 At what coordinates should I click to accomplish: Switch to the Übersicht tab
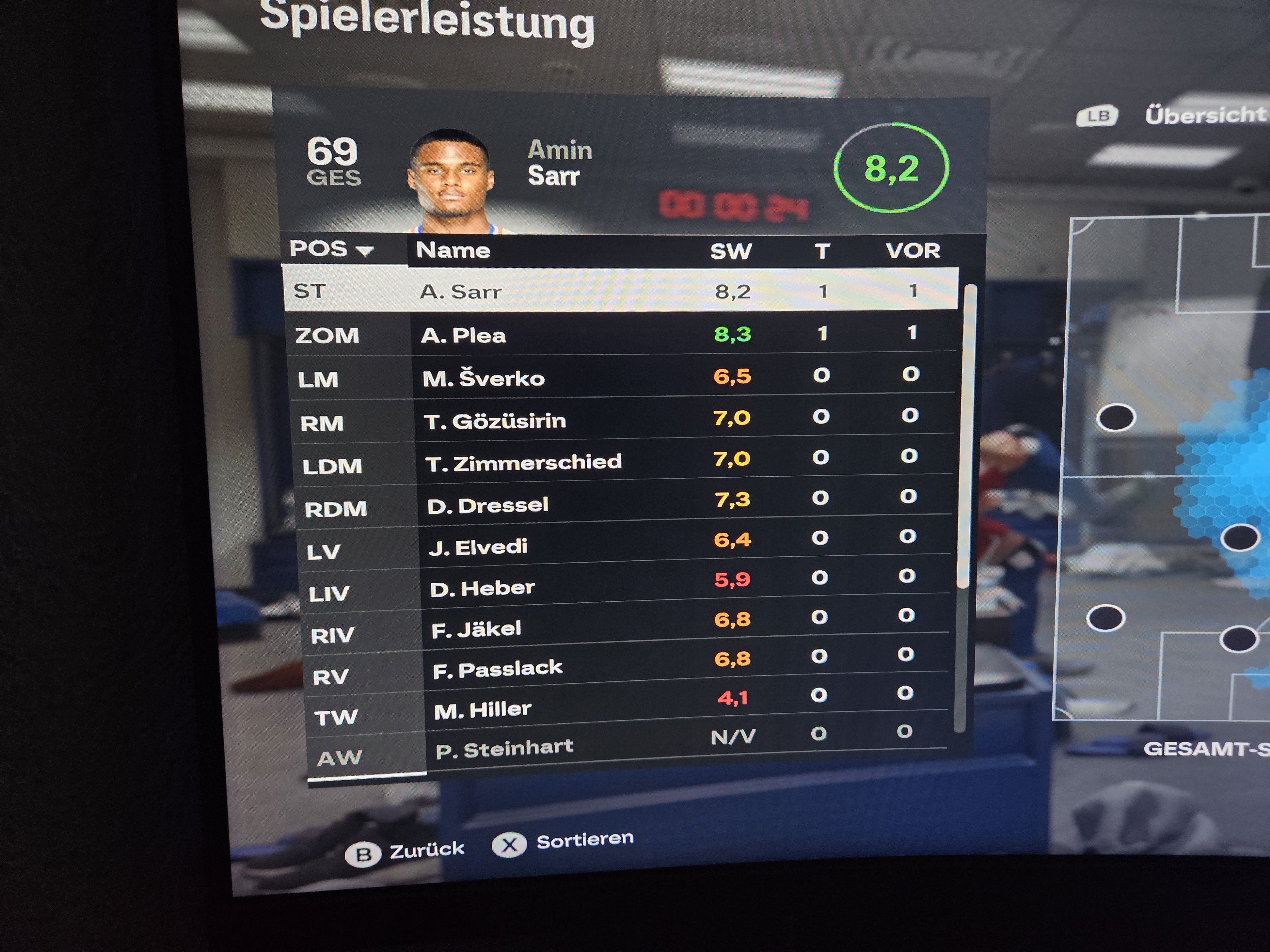[x=1205, y=115]
